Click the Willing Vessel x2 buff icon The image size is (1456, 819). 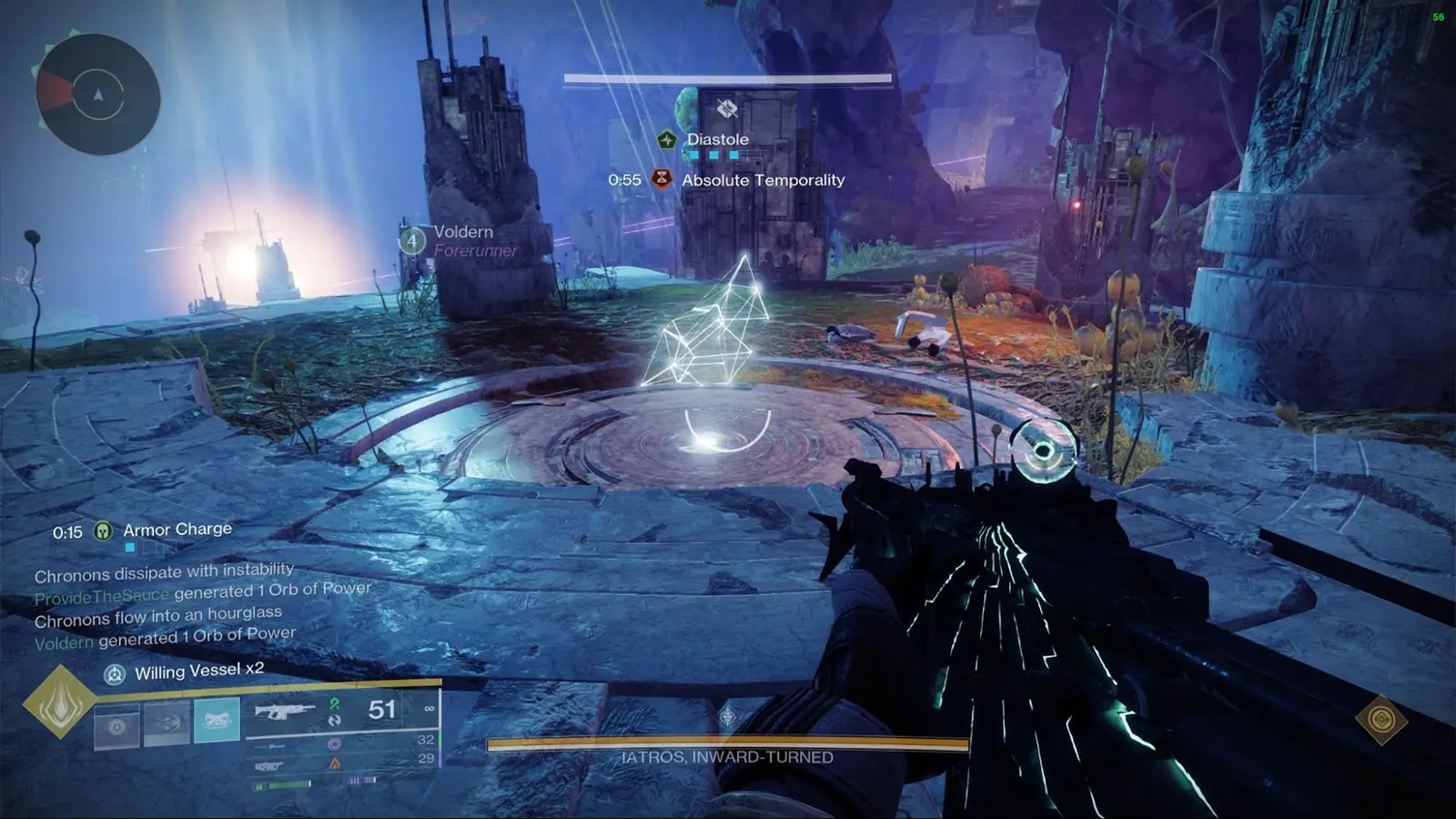click(114, 675)
